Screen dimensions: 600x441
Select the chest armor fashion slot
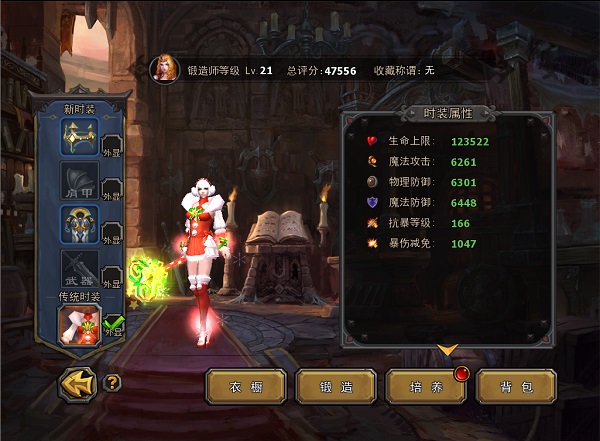tap(80, 225)
